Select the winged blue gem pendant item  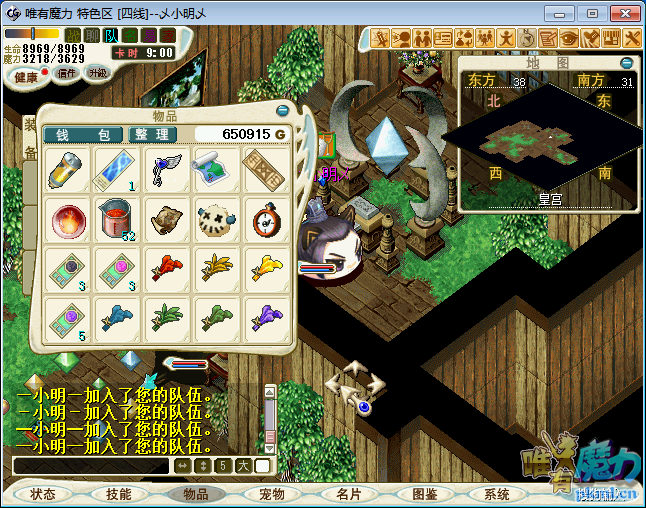click(167, 169)
